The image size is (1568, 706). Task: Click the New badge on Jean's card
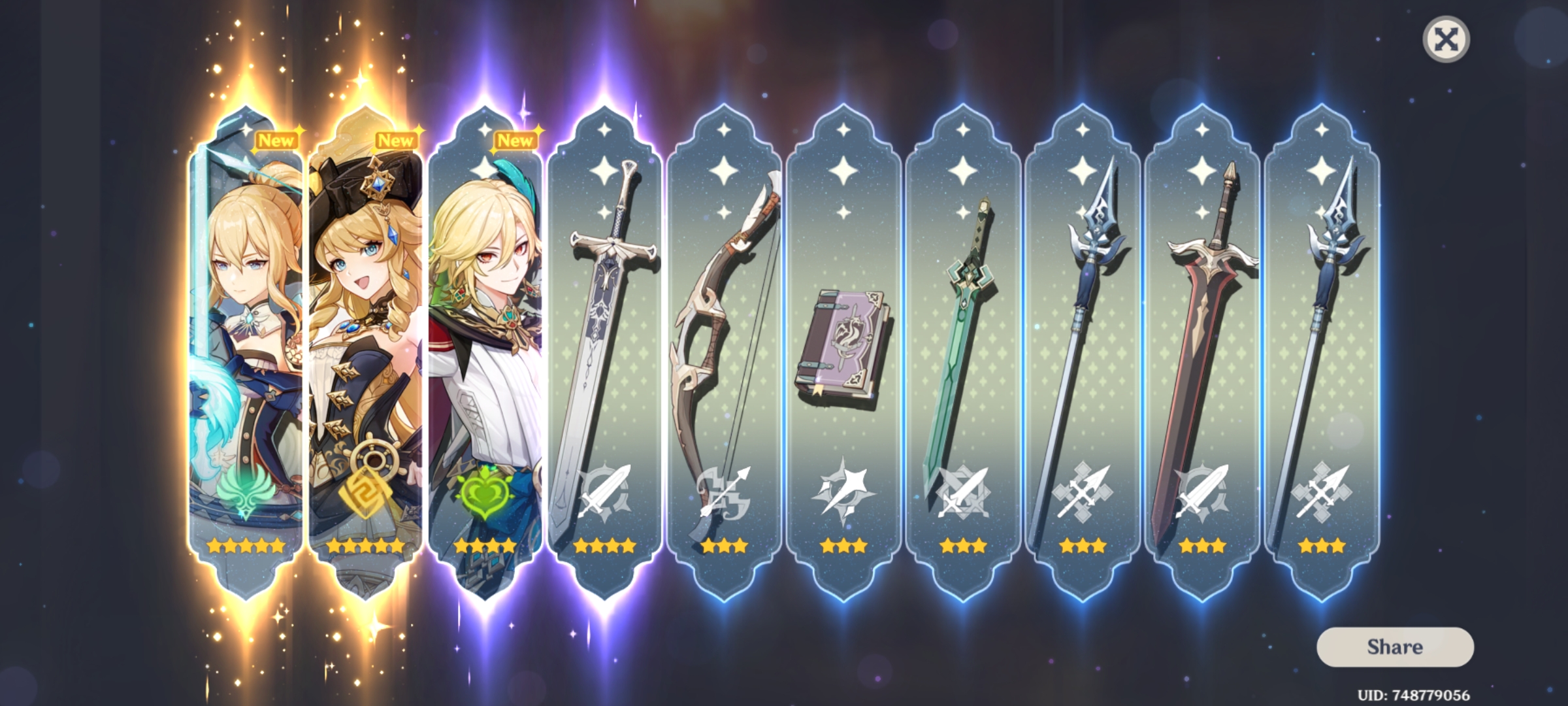tap(277, 139)
